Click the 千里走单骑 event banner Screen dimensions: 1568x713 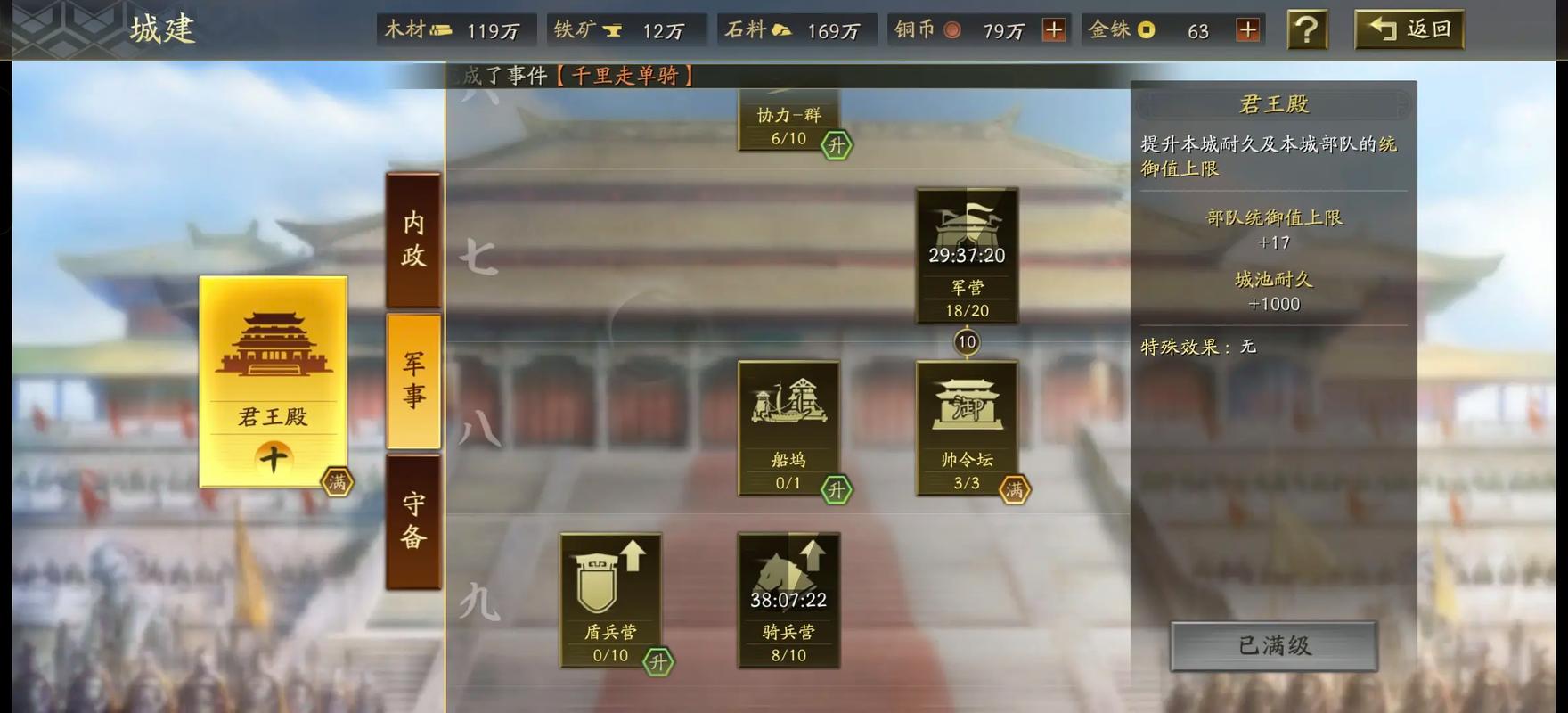pos(624,76)
